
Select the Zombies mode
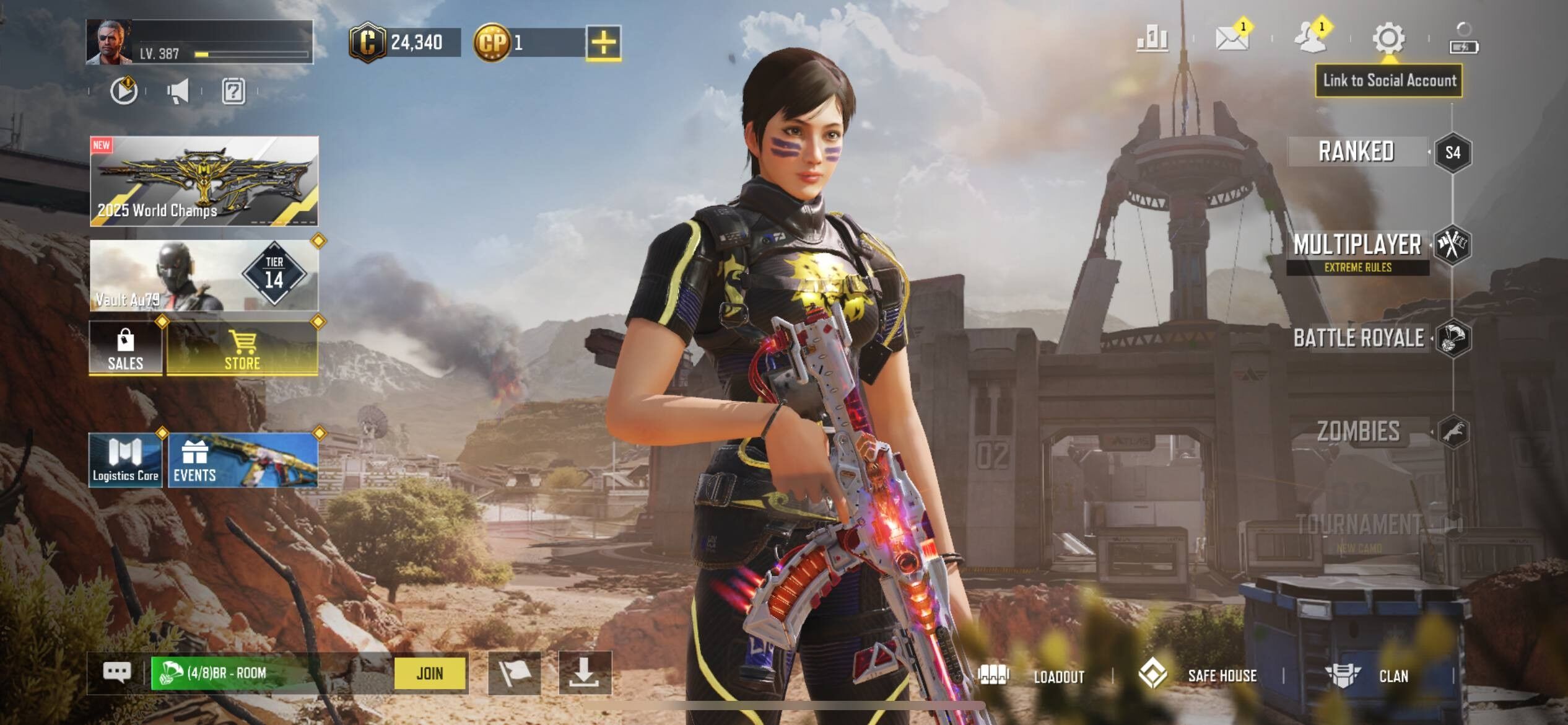pyautogui.click(x=1357, y=431)
